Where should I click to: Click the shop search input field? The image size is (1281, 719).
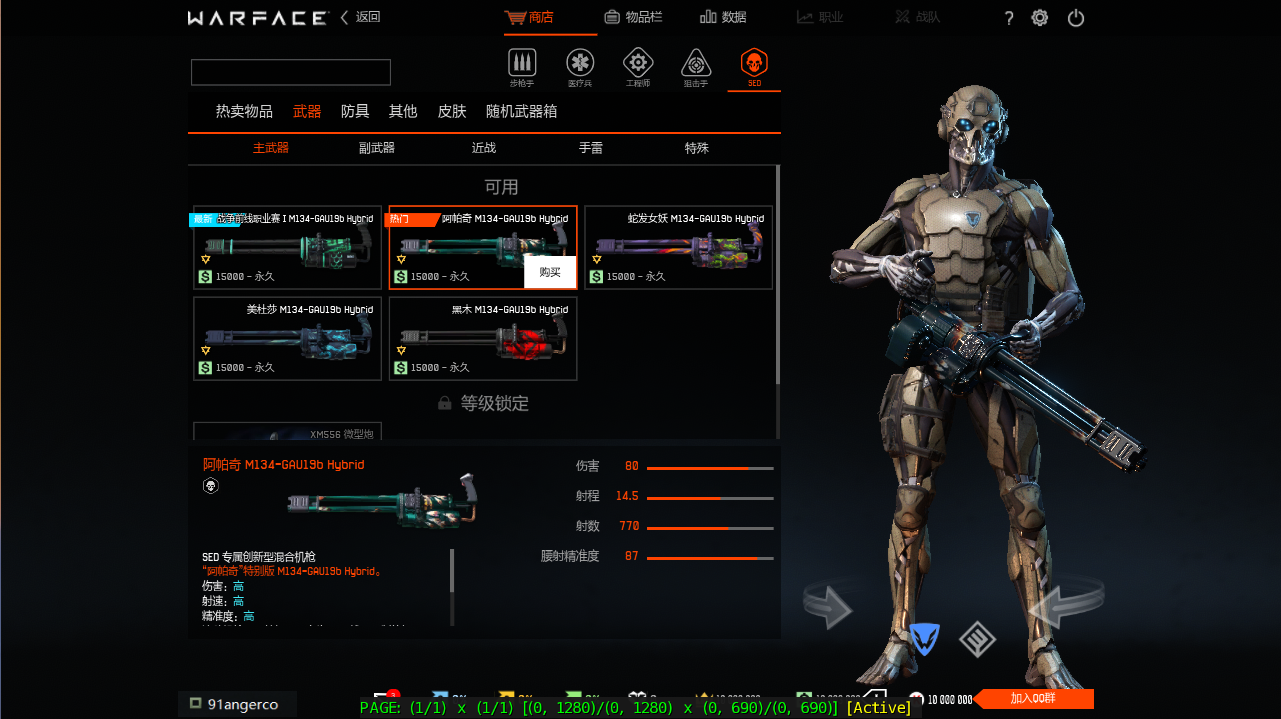coord(291,72)
